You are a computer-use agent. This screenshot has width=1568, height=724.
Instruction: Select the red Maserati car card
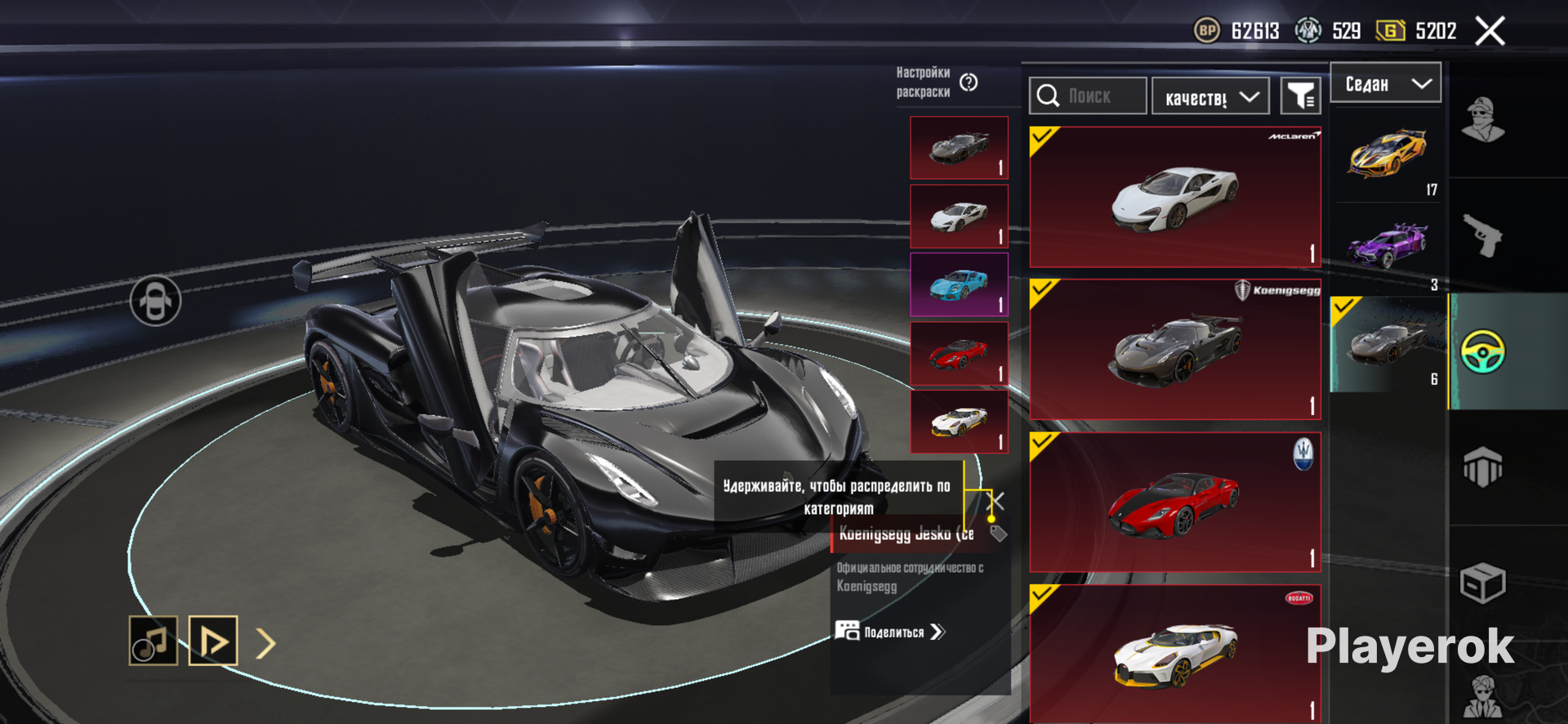tap(1174, 502)
